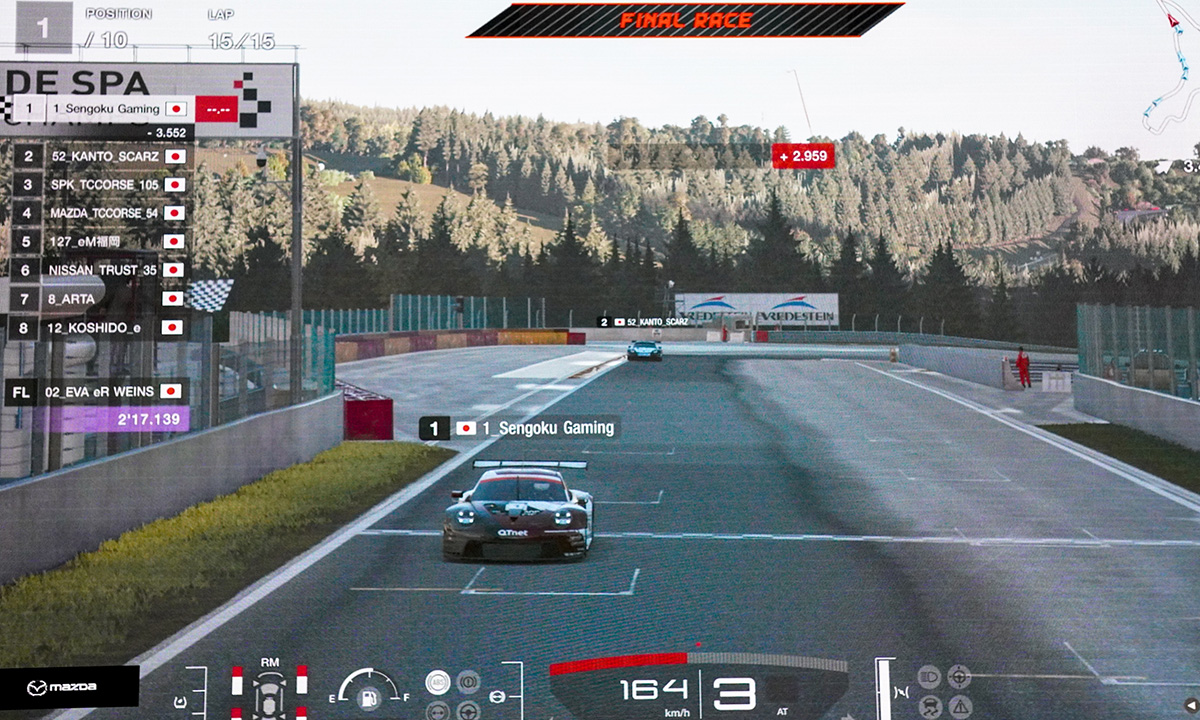Select 1_Sengoku Gaming in the standings list
This screenshot has height=720, width=1200.
110,108
